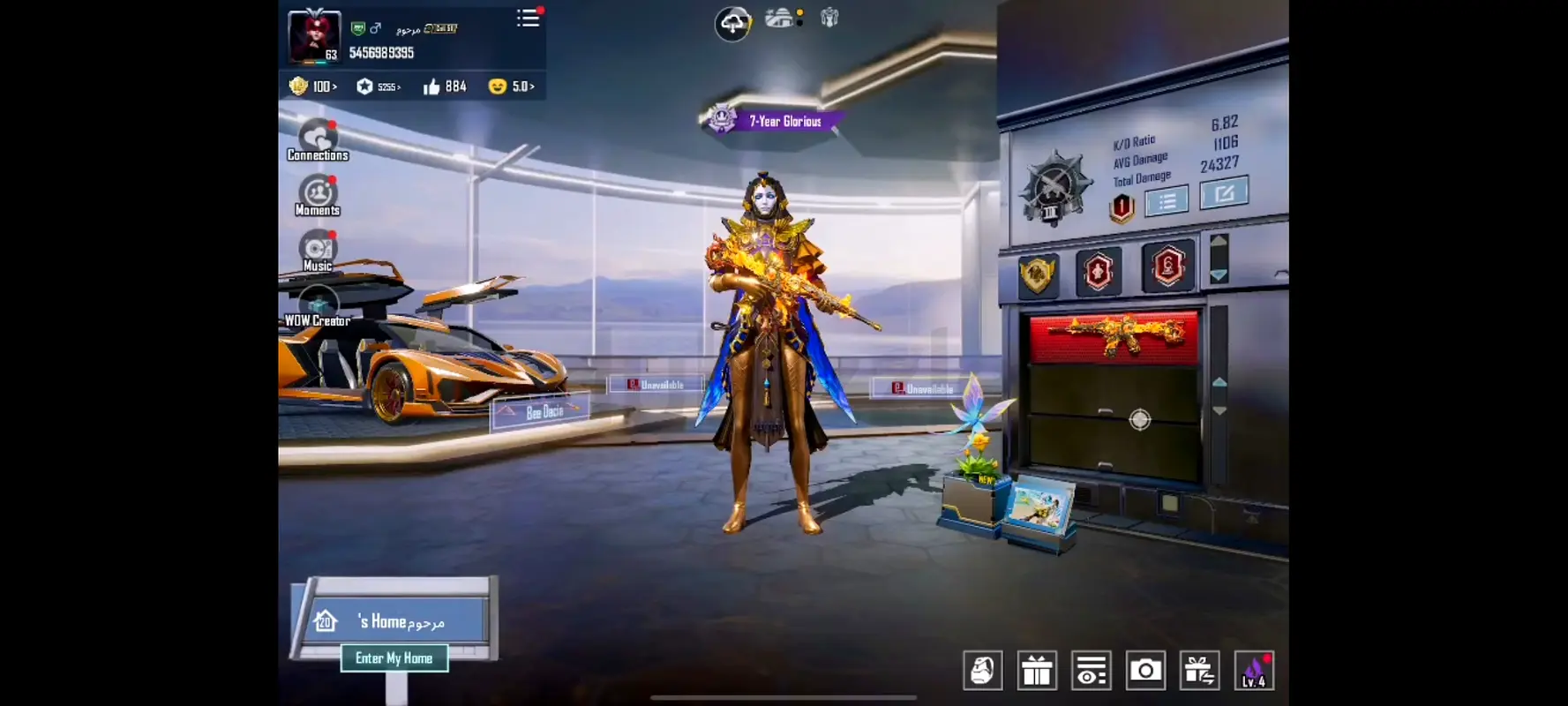Click the camera screenshot button
1568x706 pixels.
(1145, 672)
